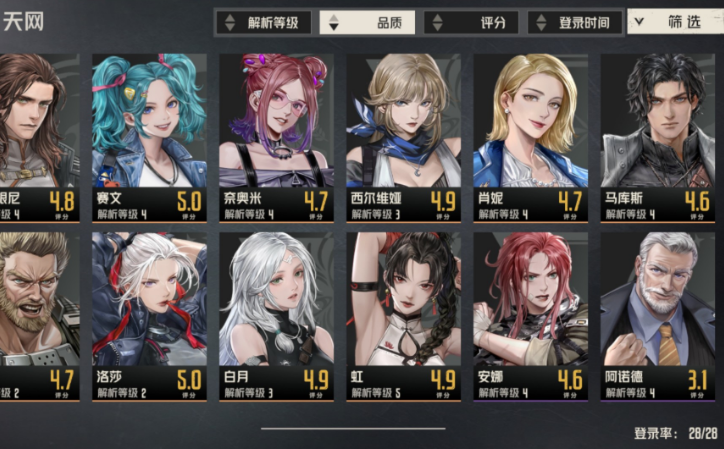Choose the 白月 character card
The width and height of the screenshot is (724, 449).
pos(277,317)
